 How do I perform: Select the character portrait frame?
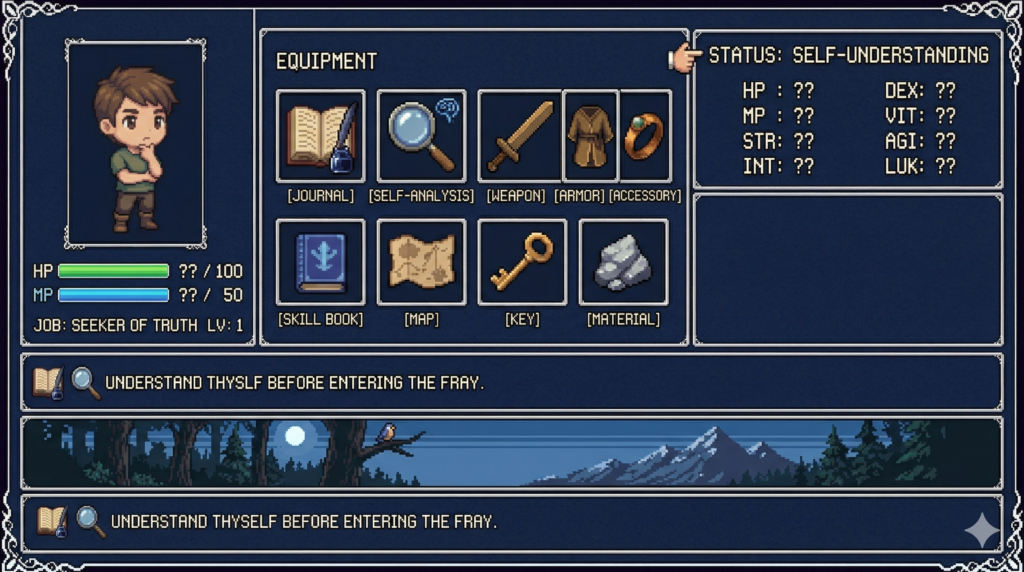pos(135,142)
